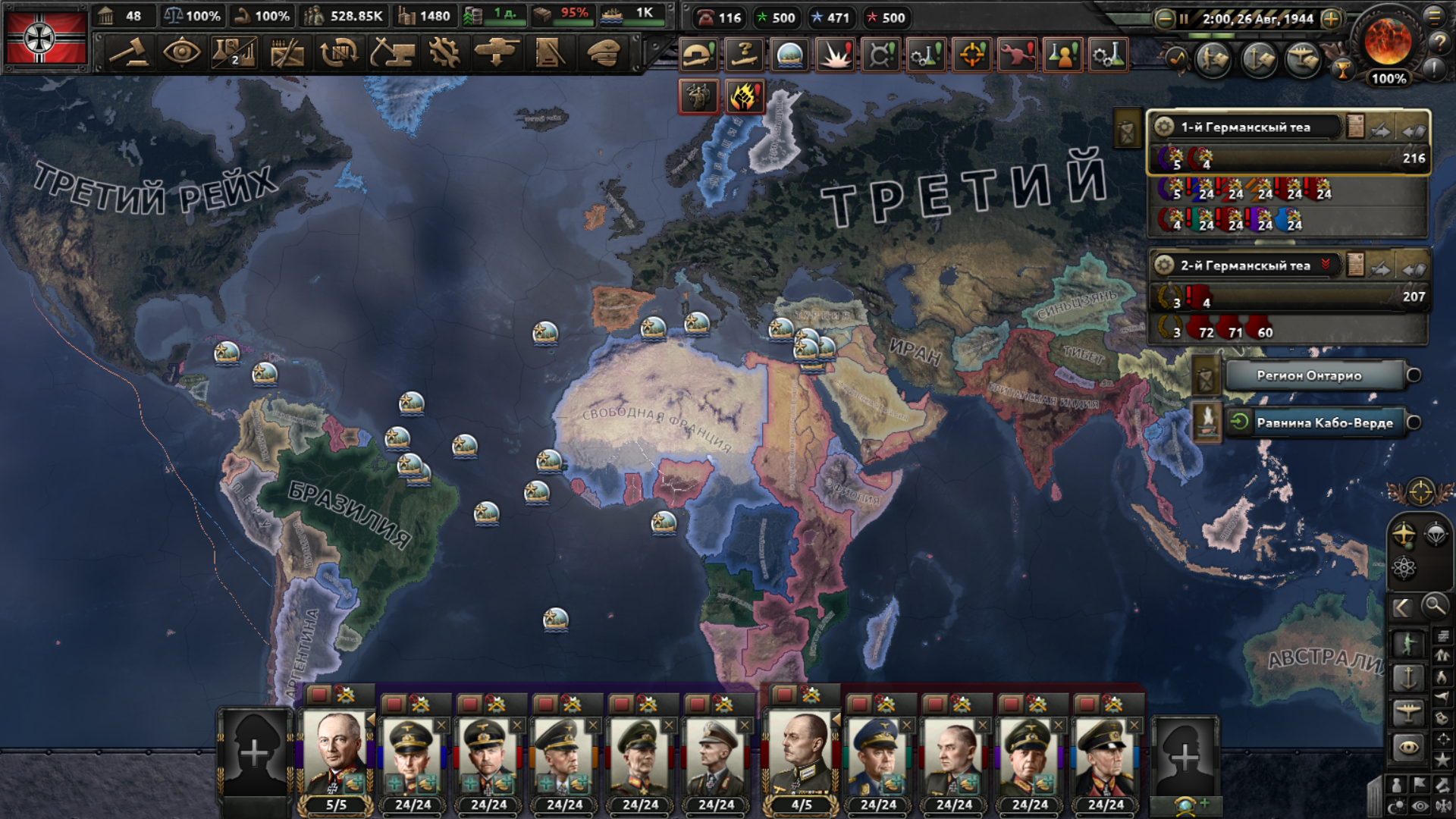
Task: Open the nuclear atom icon panel
Action: (x=1404, y=567)
